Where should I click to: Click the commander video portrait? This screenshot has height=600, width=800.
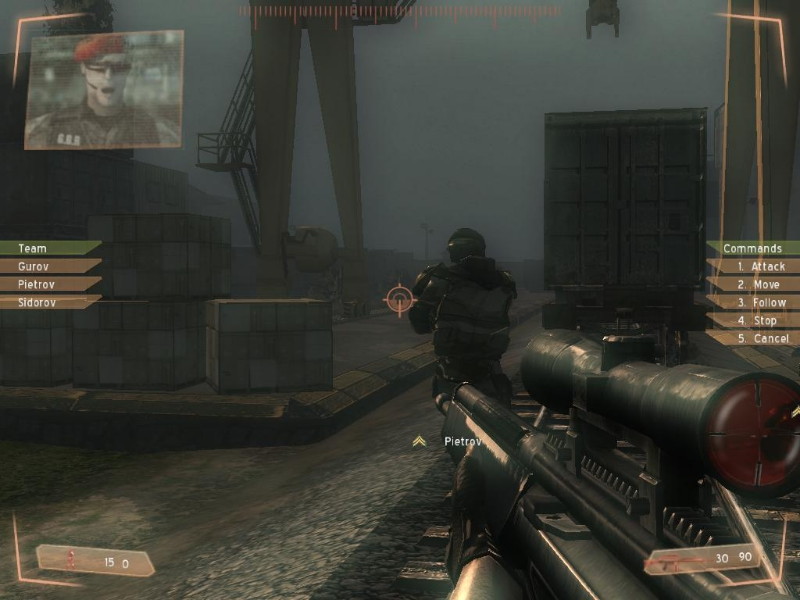point(104,89)
